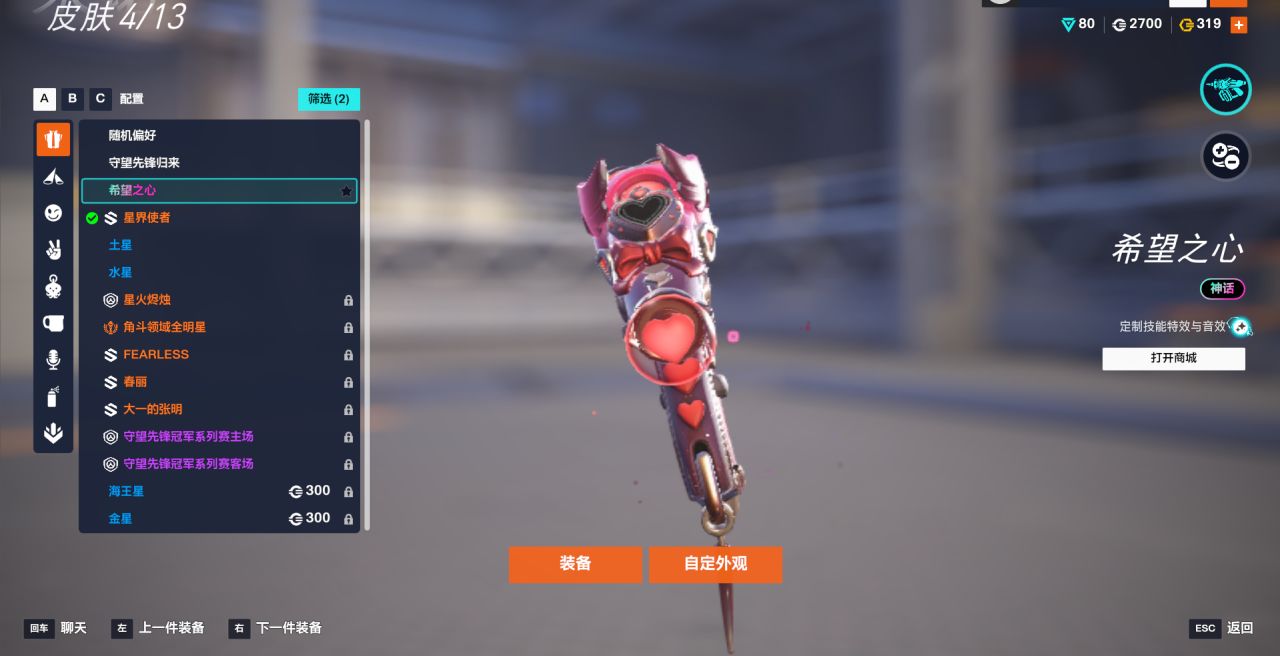Pick the 土星 skin
This screenshot has height=656, width=1280.
[120, 245]
